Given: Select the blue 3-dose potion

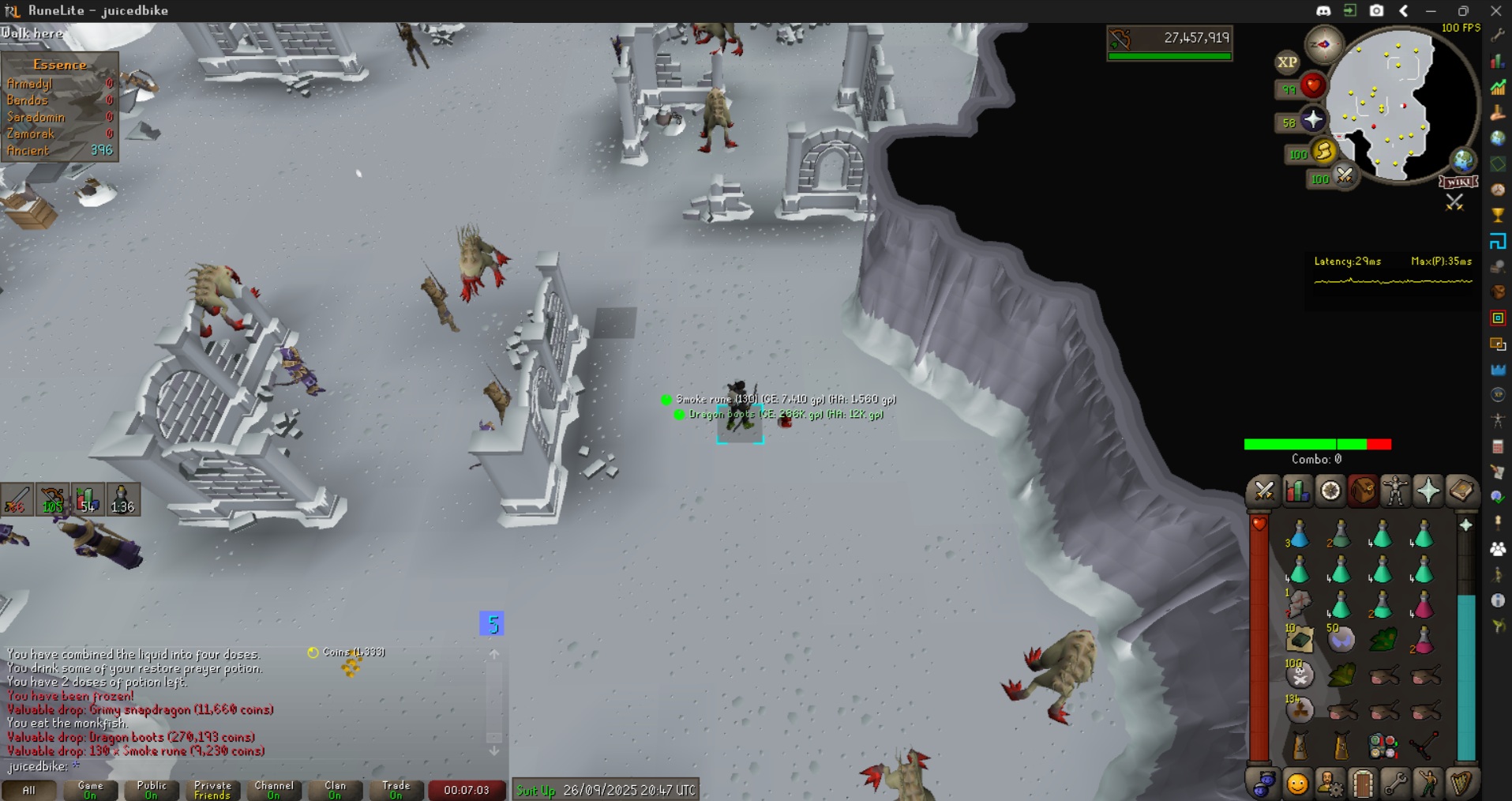Looking at the screenshot, I should point(1299,536).
